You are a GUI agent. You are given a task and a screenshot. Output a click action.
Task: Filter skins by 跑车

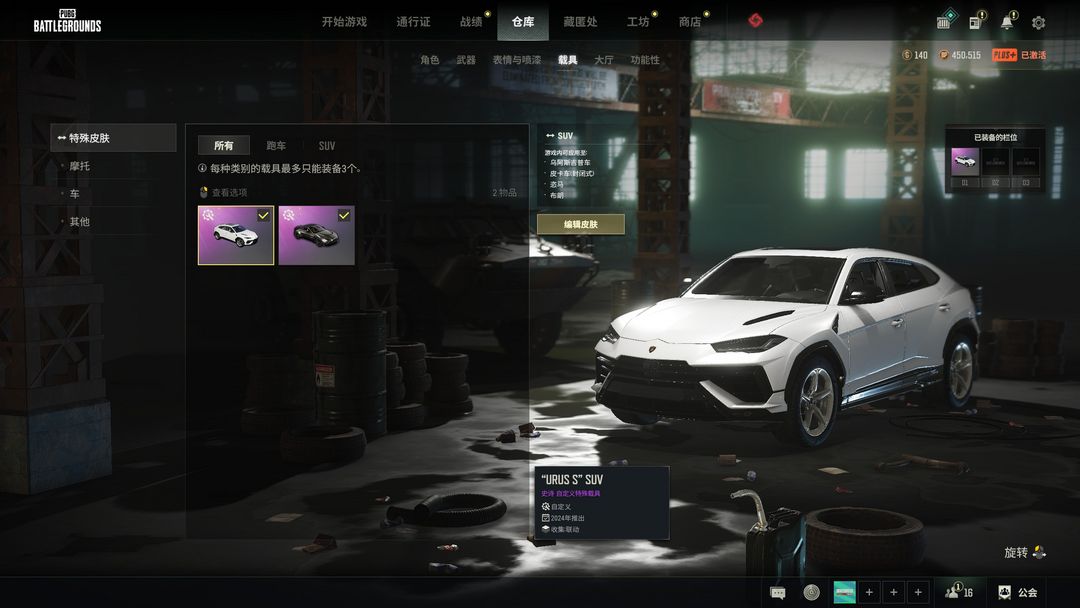[x=276, y=146]
